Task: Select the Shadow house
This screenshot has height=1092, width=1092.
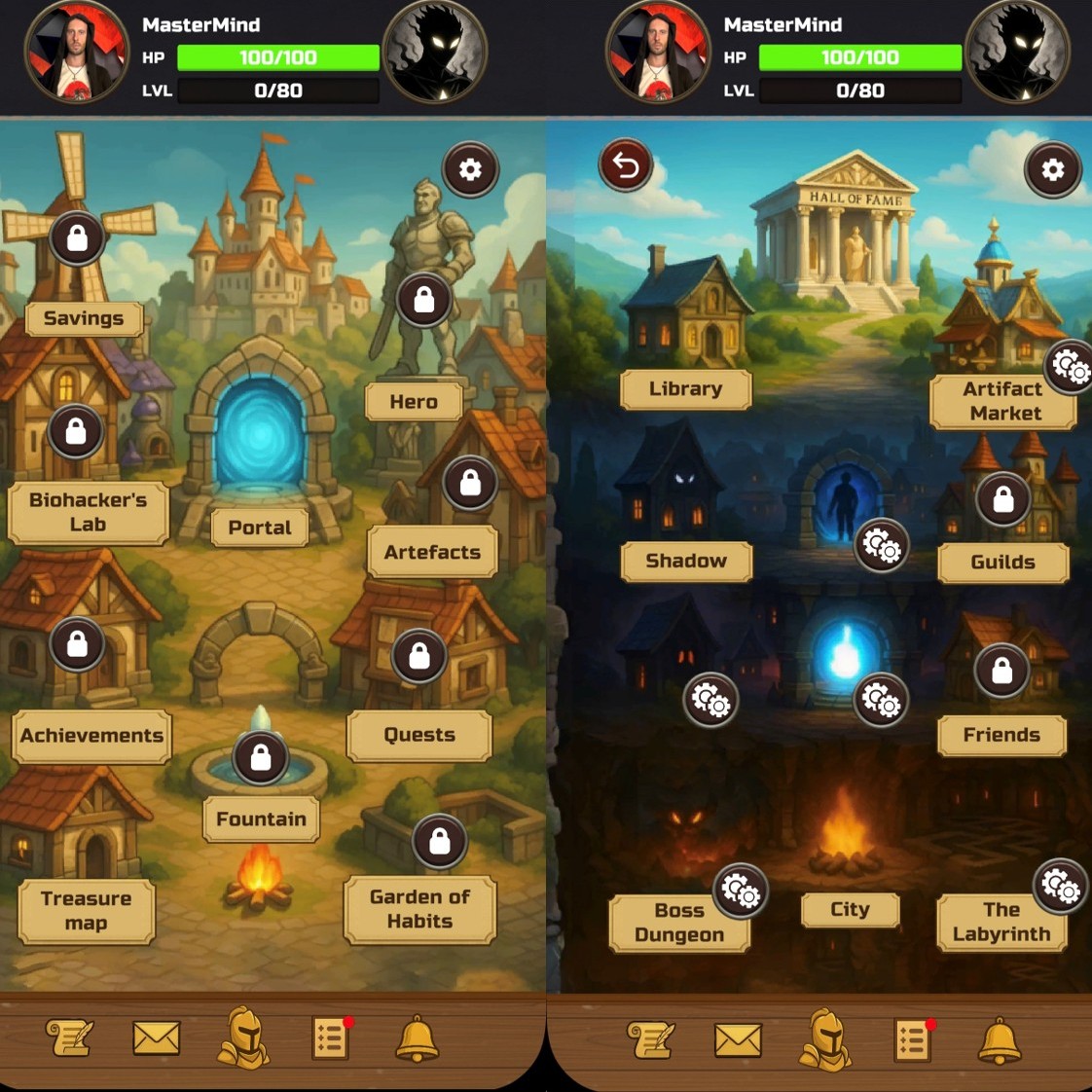Action: coord(686,561)
